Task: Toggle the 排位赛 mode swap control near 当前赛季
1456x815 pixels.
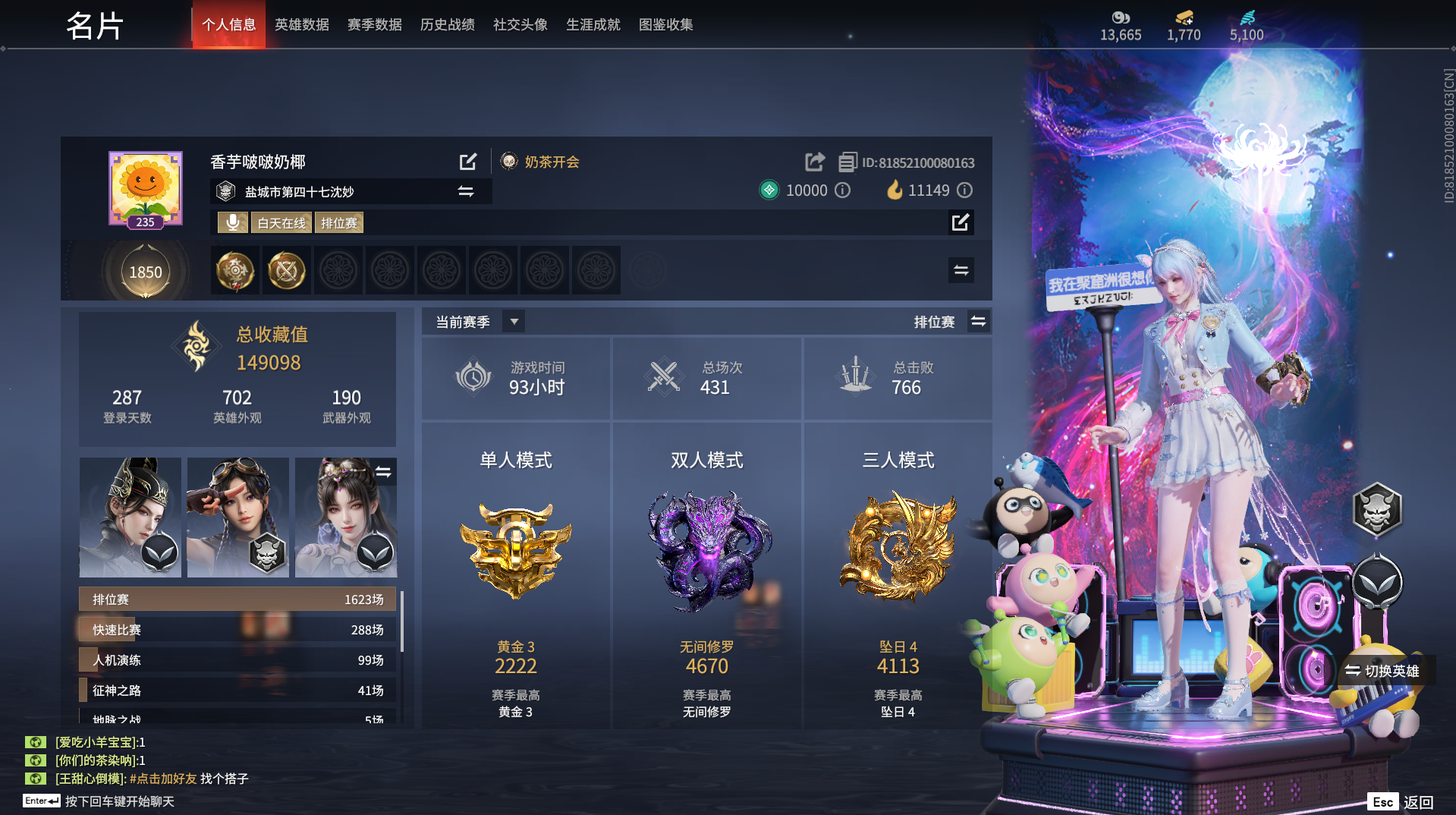Action: (979, 321)
